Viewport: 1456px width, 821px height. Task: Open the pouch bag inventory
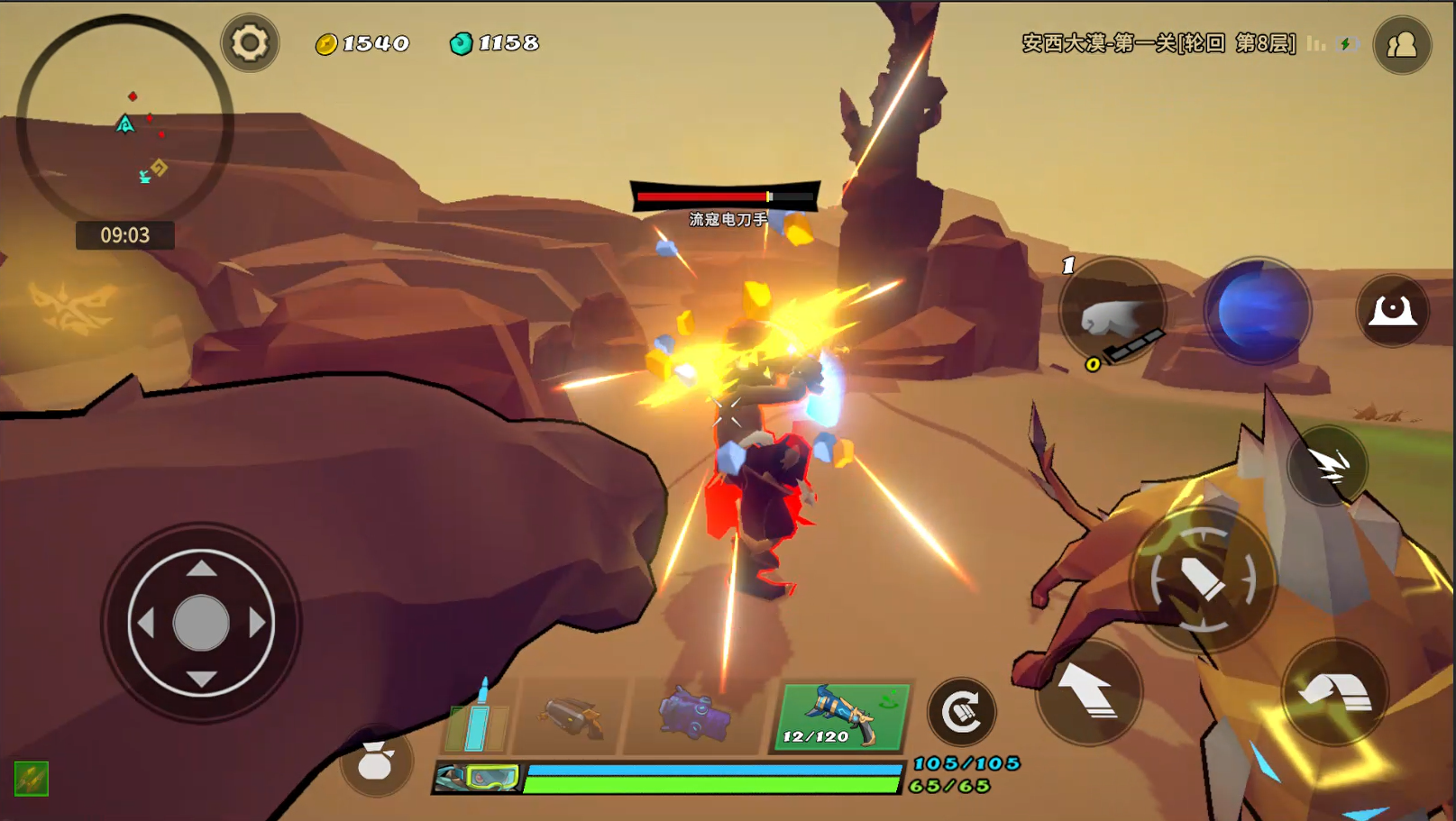coord(375,762)
